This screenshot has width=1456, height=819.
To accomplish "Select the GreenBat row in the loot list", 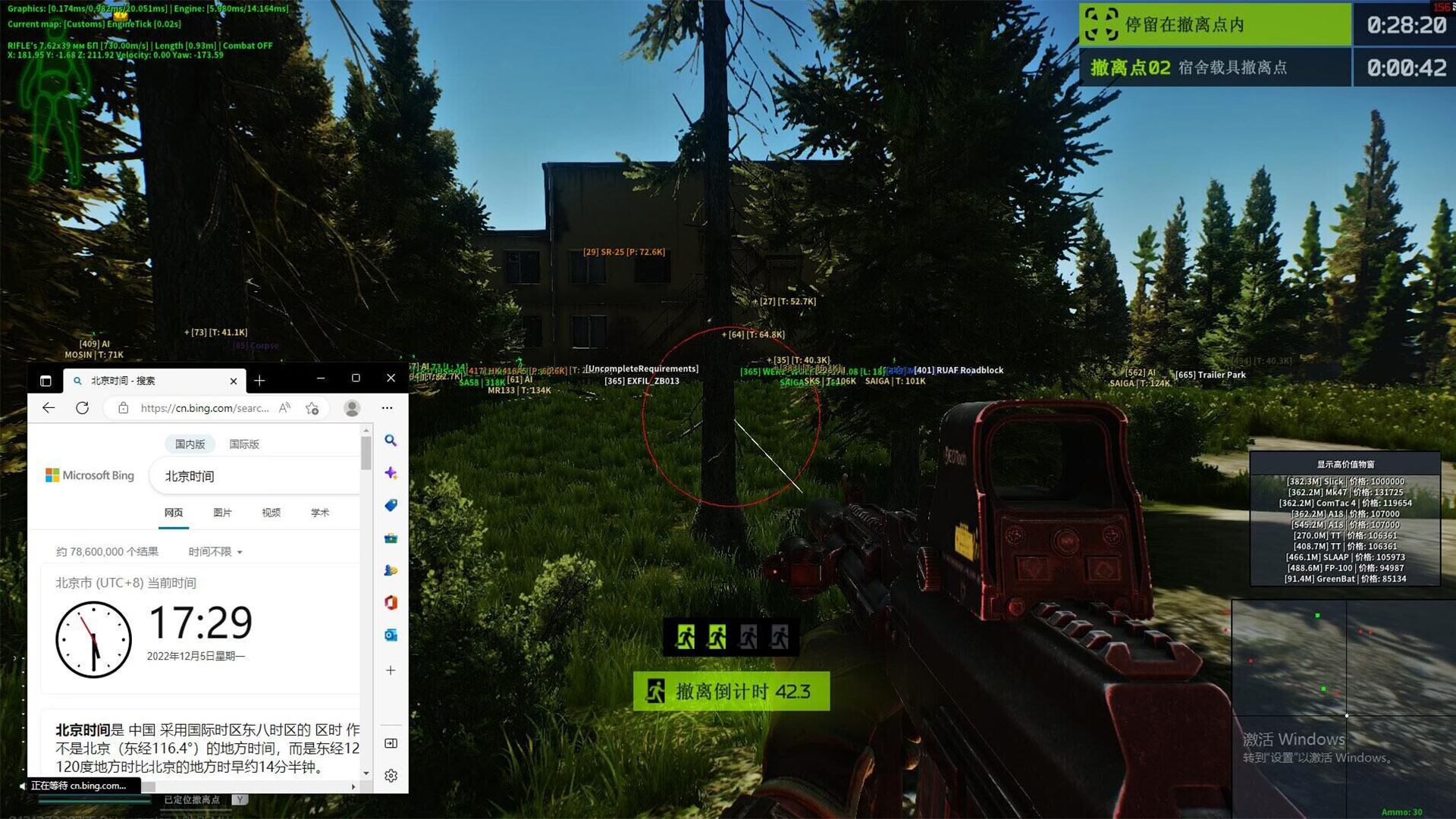I will [1345, 579].
